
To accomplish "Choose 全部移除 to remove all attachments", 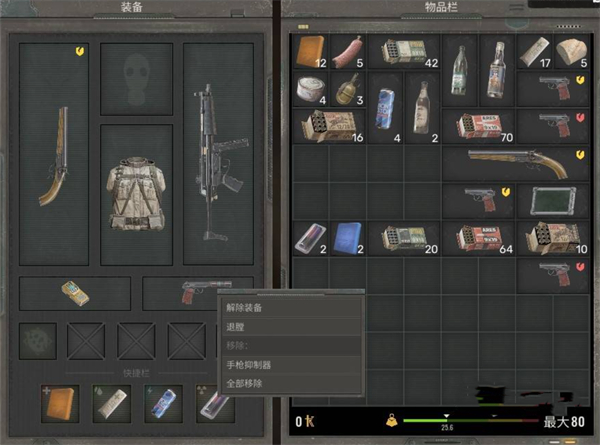I will (243, 383).
